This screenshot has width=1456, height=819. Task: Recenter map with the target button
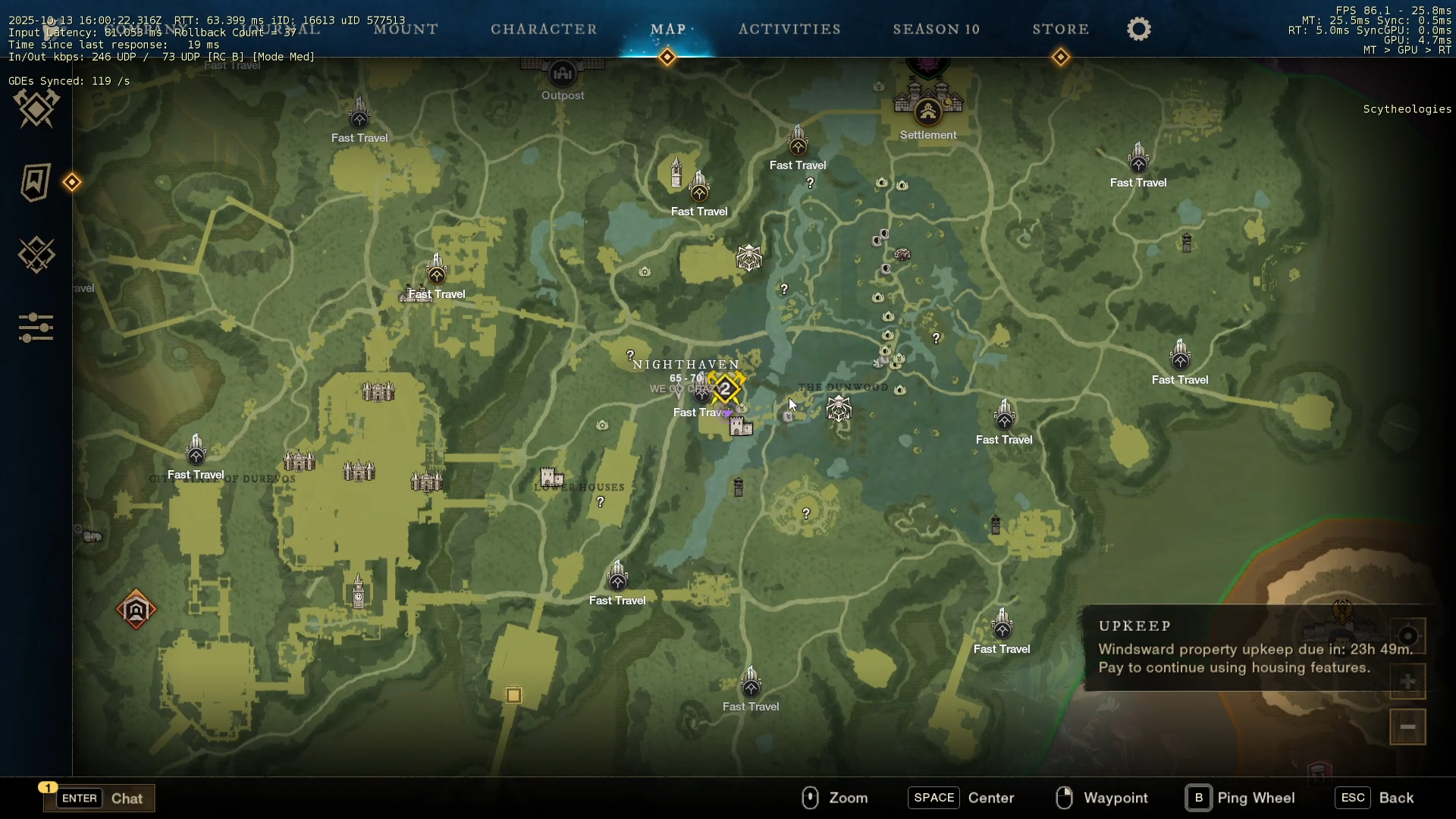tap(1407, 636)
